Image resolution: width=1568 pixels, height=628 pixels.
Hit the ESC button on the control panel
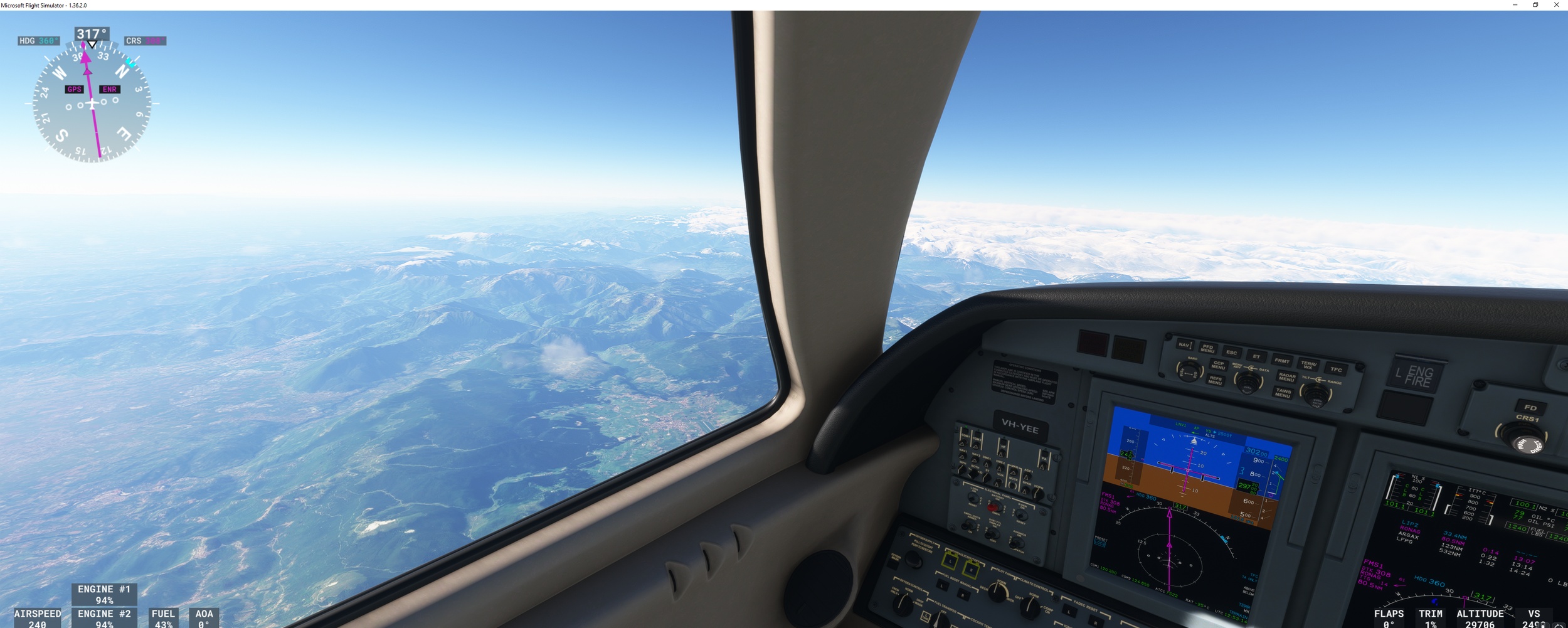(x=1231, y=353)
